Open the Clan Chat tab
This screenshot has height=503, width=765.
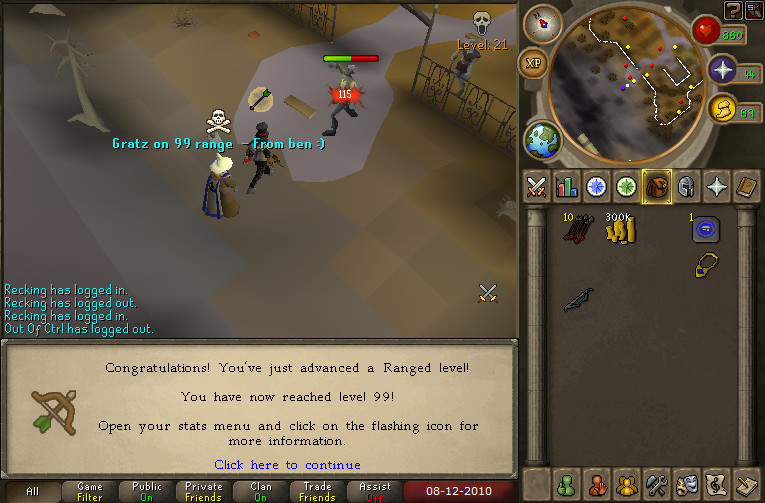(627, 483)
